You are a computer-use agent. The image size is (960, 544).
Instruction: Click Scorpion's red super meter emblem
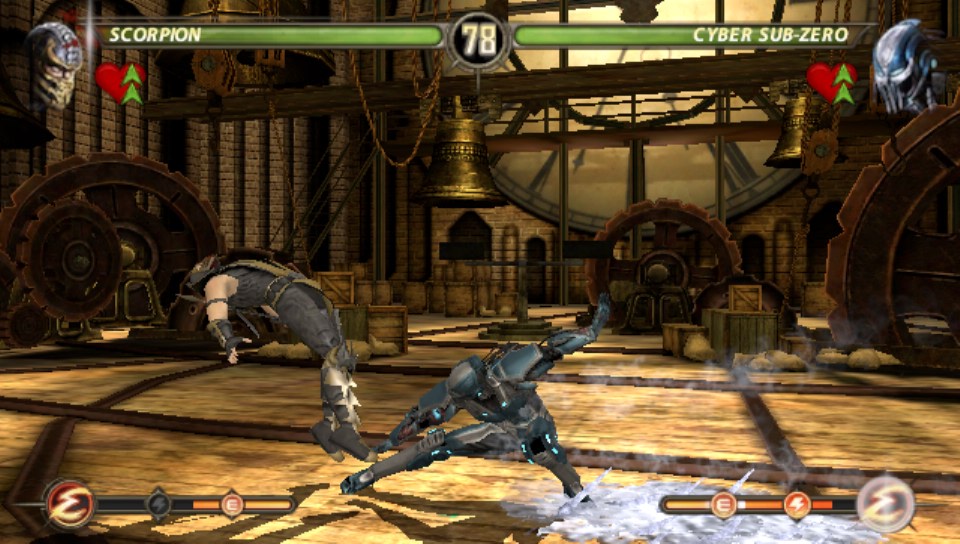pos(70,504)
